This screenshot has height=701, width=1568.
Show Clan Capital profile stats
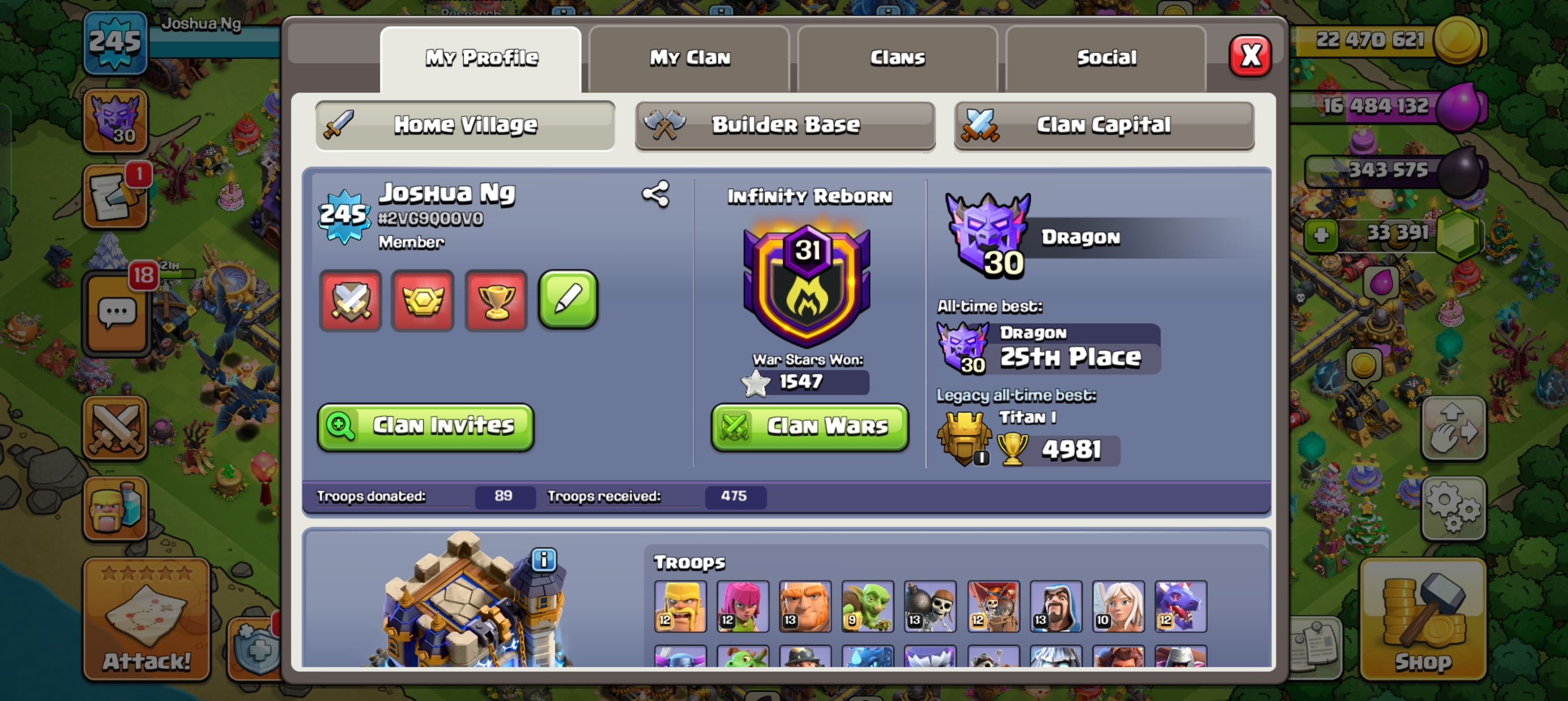[x=1104, y=125]
